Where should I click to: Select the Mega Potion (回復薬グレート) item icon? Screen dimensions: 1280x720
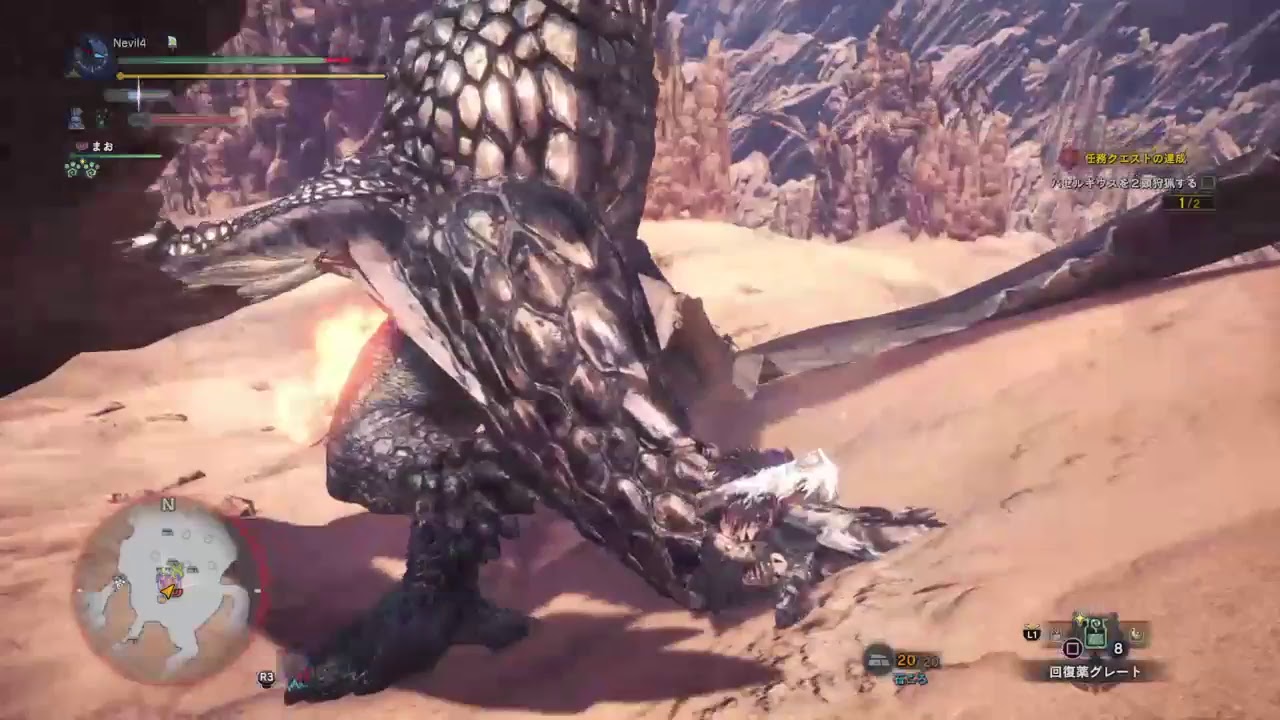click(1094, 633)
